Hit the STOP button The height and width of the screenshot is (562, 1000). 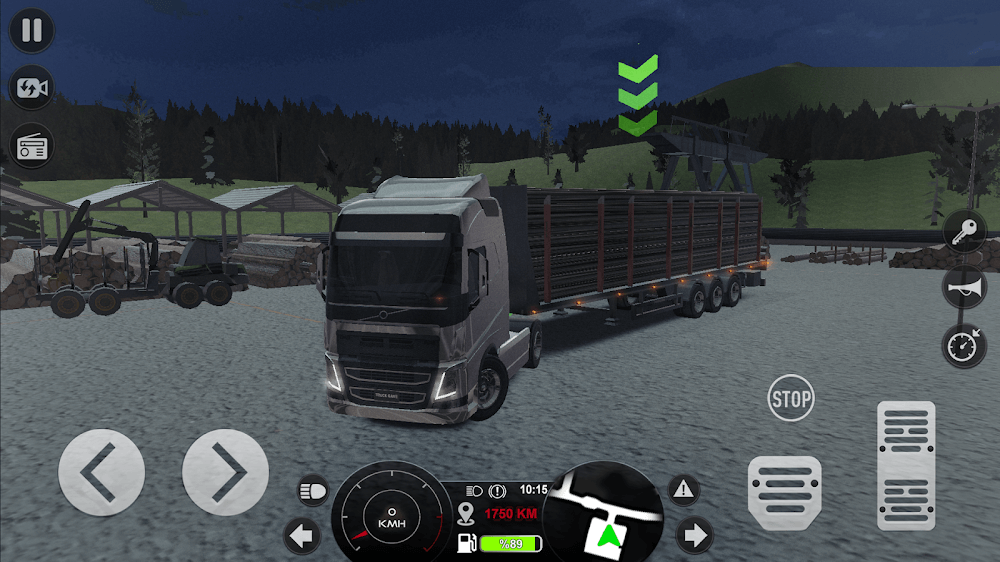pyautogui.click(x=791, y=399)
